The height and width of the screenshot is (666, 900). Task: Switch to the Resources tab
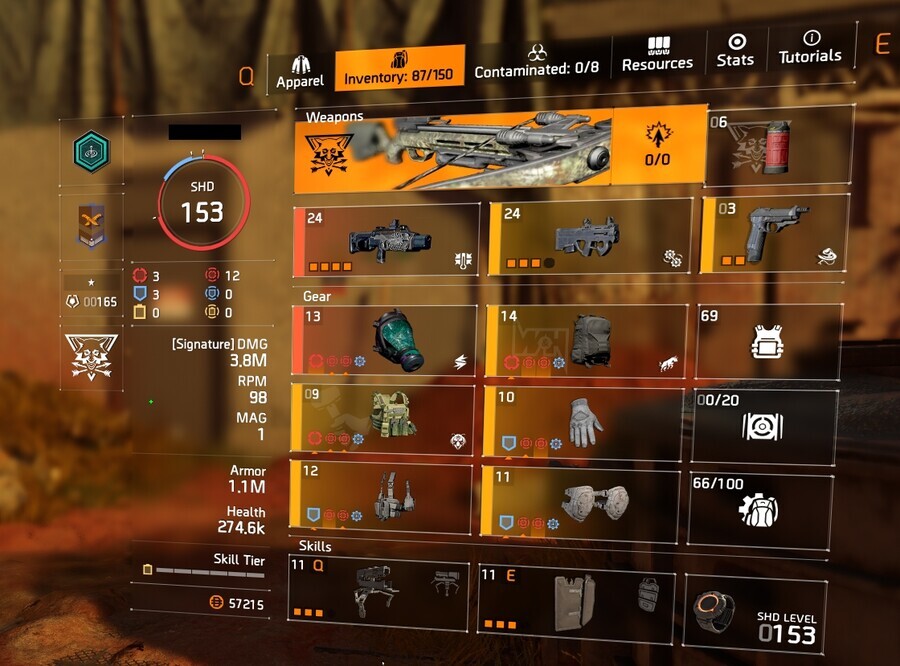pos(657,54)
